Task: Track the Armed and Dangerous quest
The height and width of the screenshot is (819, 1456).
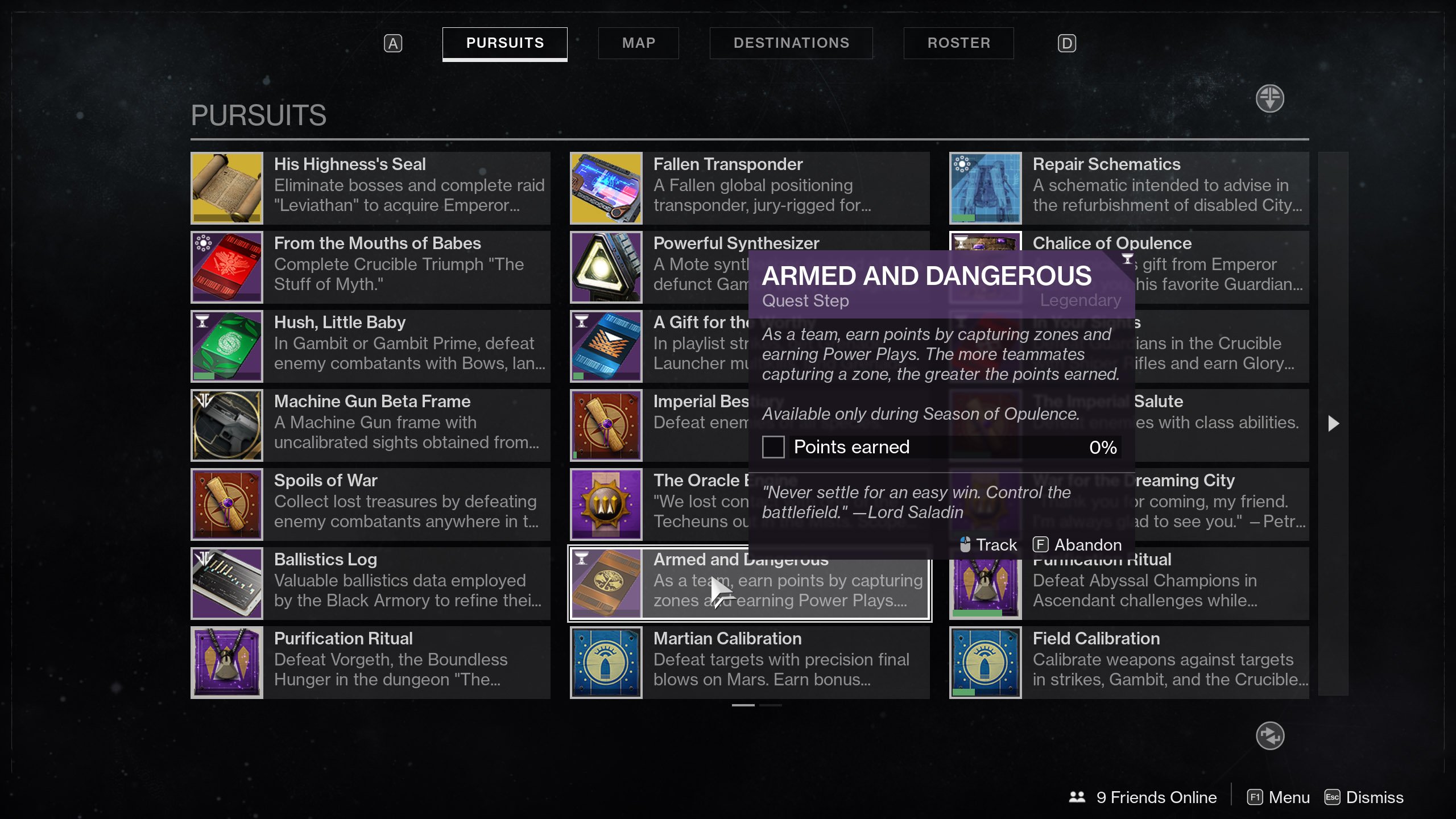Action: 995,544
